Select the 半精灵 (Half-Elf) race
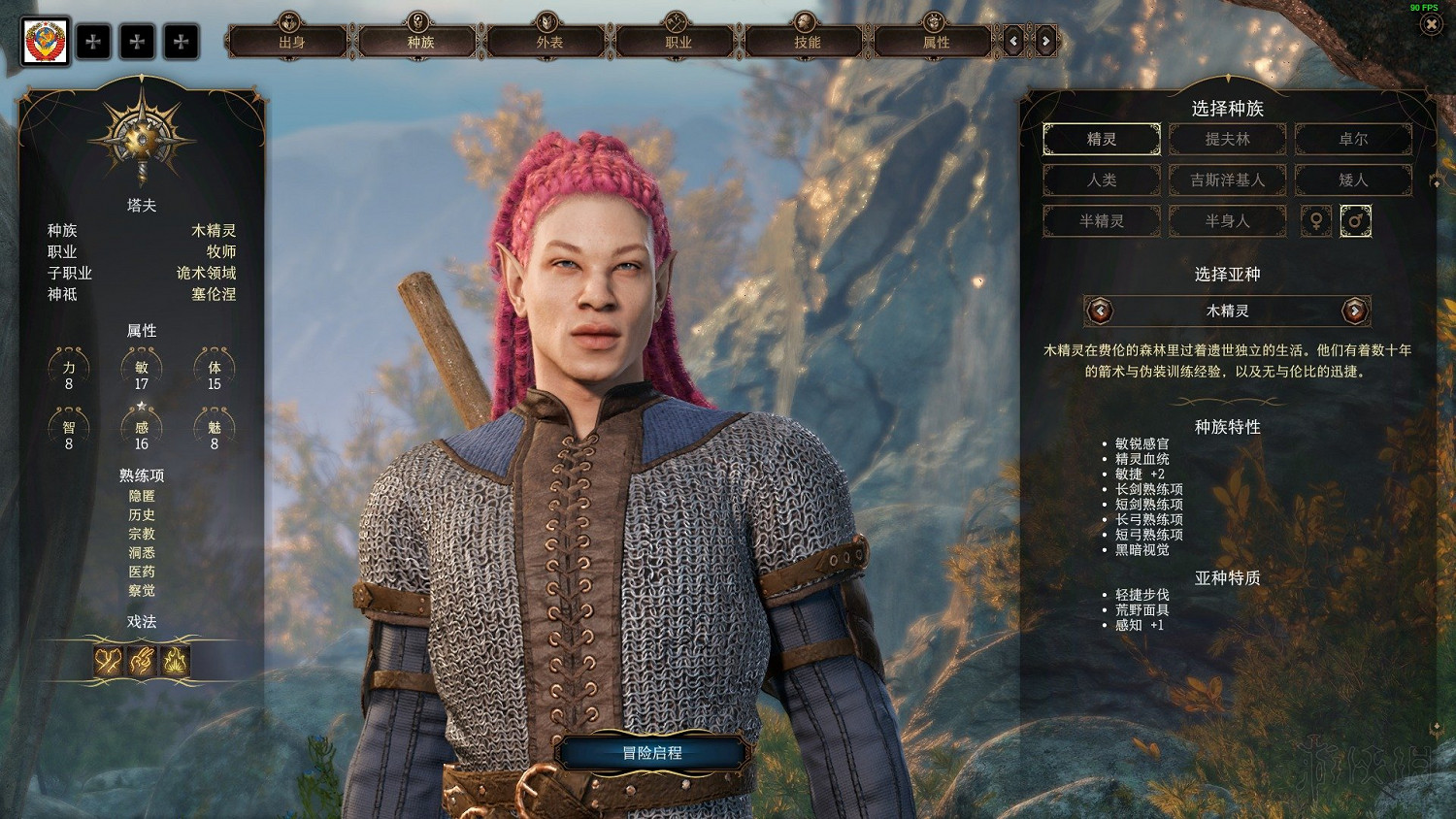The height and width of the screenshot is (819, 1456). pos(1102,220)
